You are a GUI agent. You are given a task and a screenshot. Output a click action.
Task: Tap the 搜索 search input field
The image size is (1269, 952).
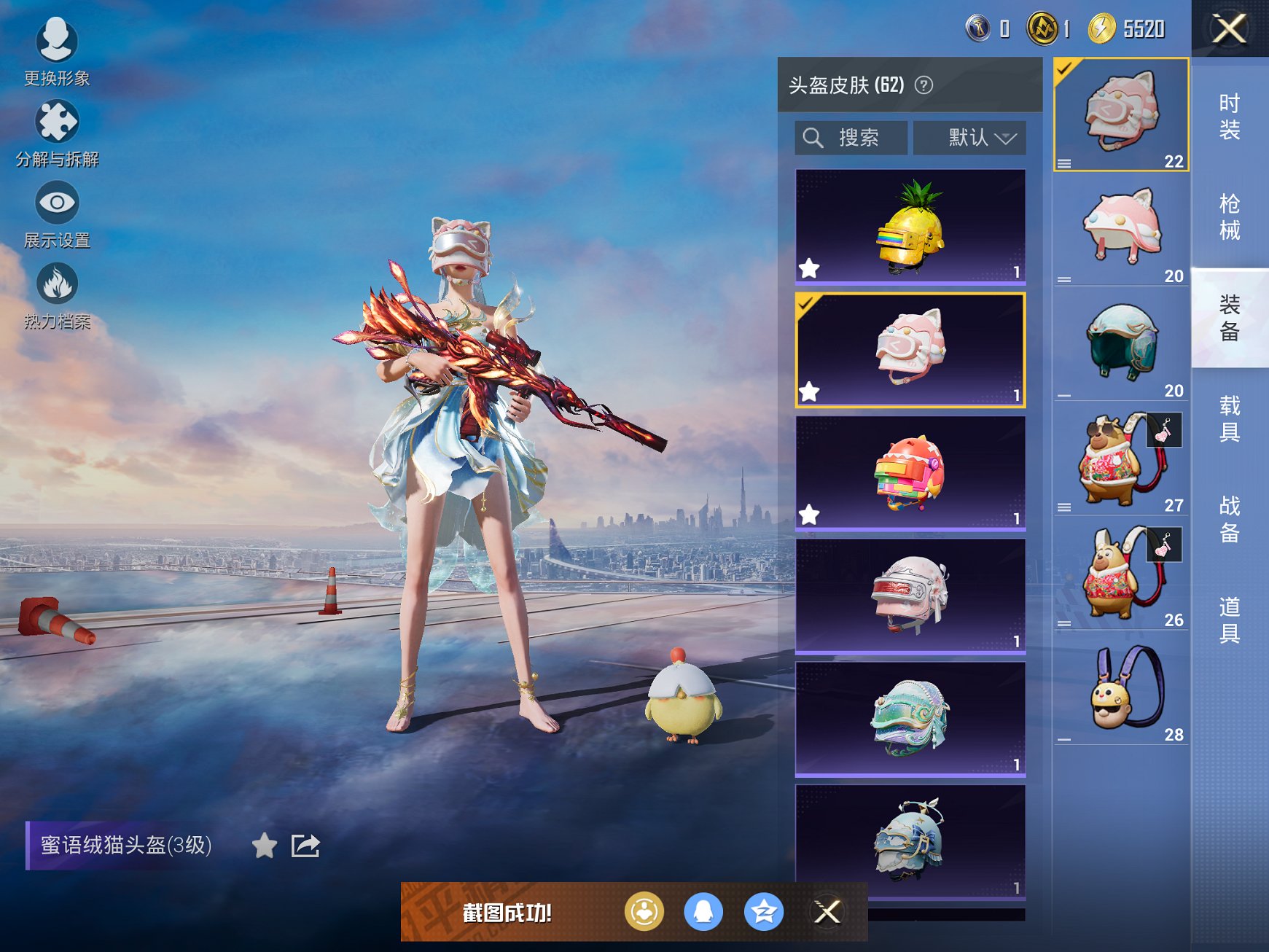[x=860, y=137]
